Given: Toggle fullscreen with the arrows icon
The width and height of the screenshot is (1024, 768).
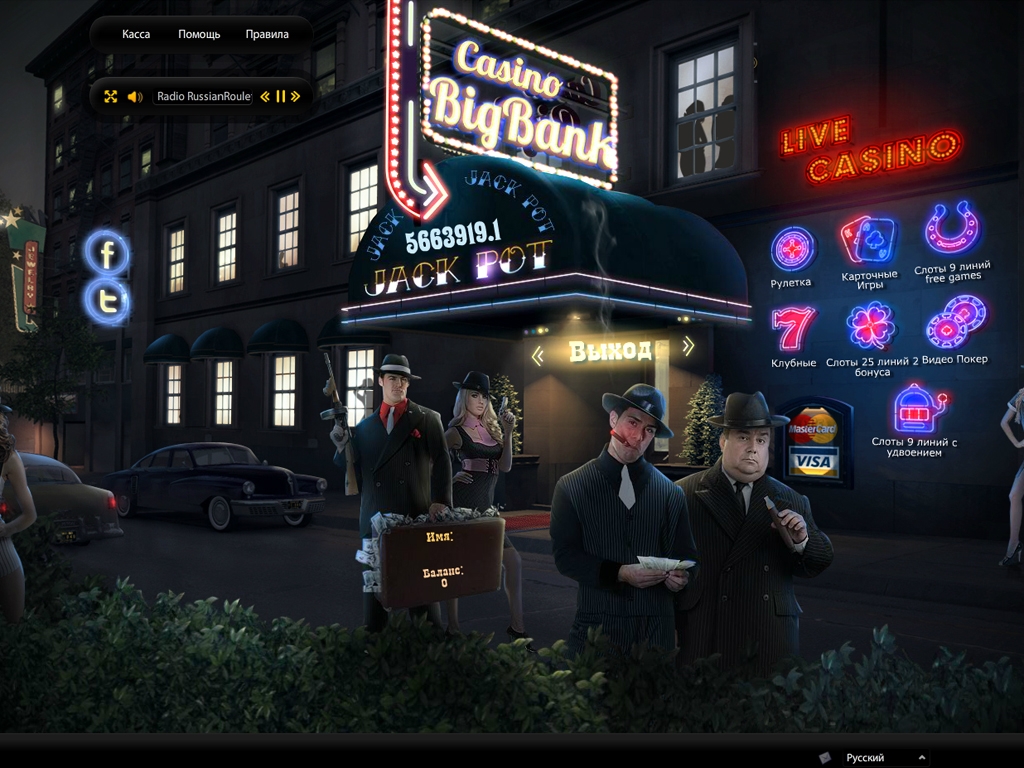Looking at the screenshot, I should pyautogui.click(x=111, y=97).
